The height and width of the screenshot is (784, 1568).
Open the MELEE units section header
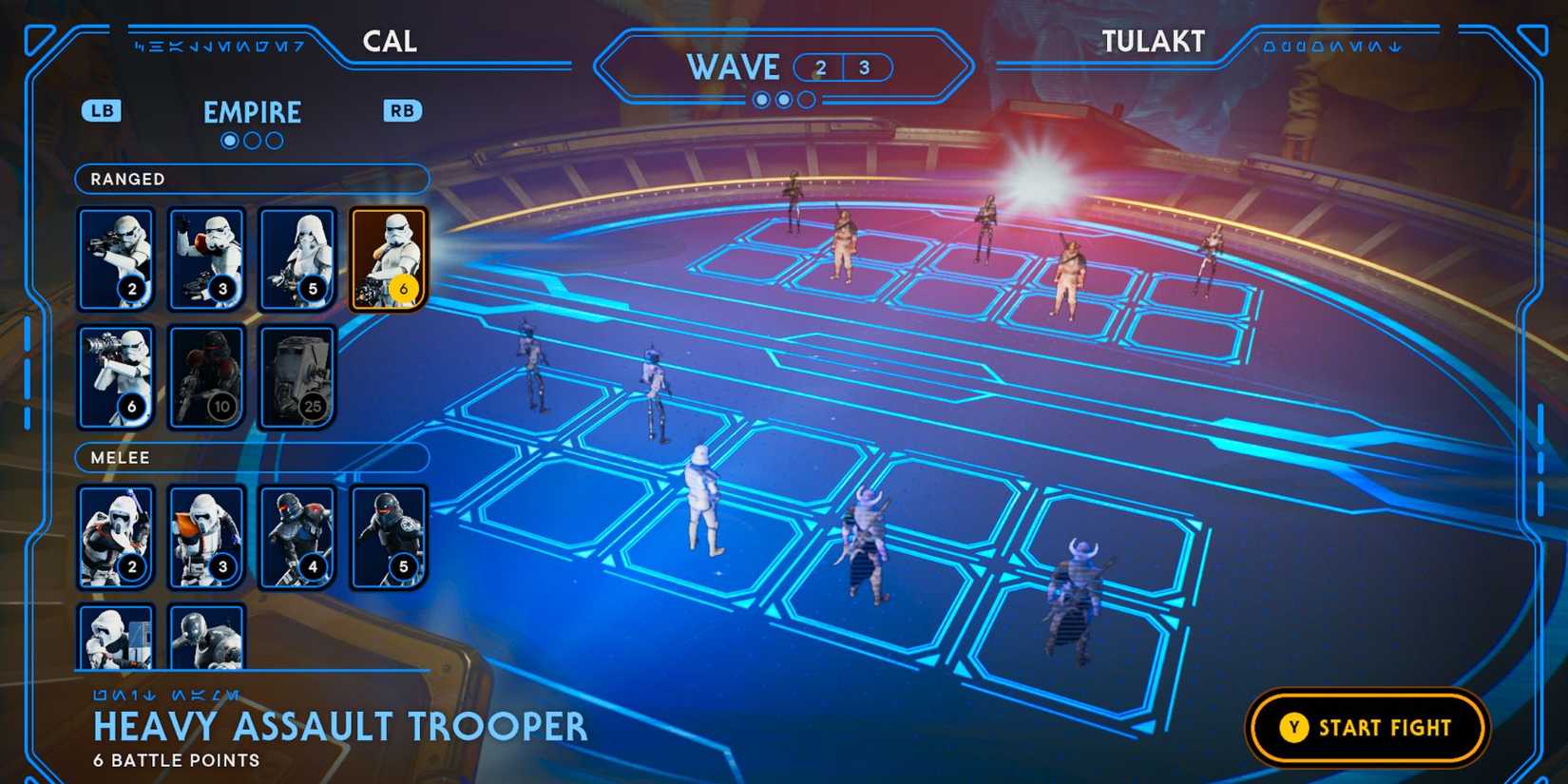tap(250, 457)
